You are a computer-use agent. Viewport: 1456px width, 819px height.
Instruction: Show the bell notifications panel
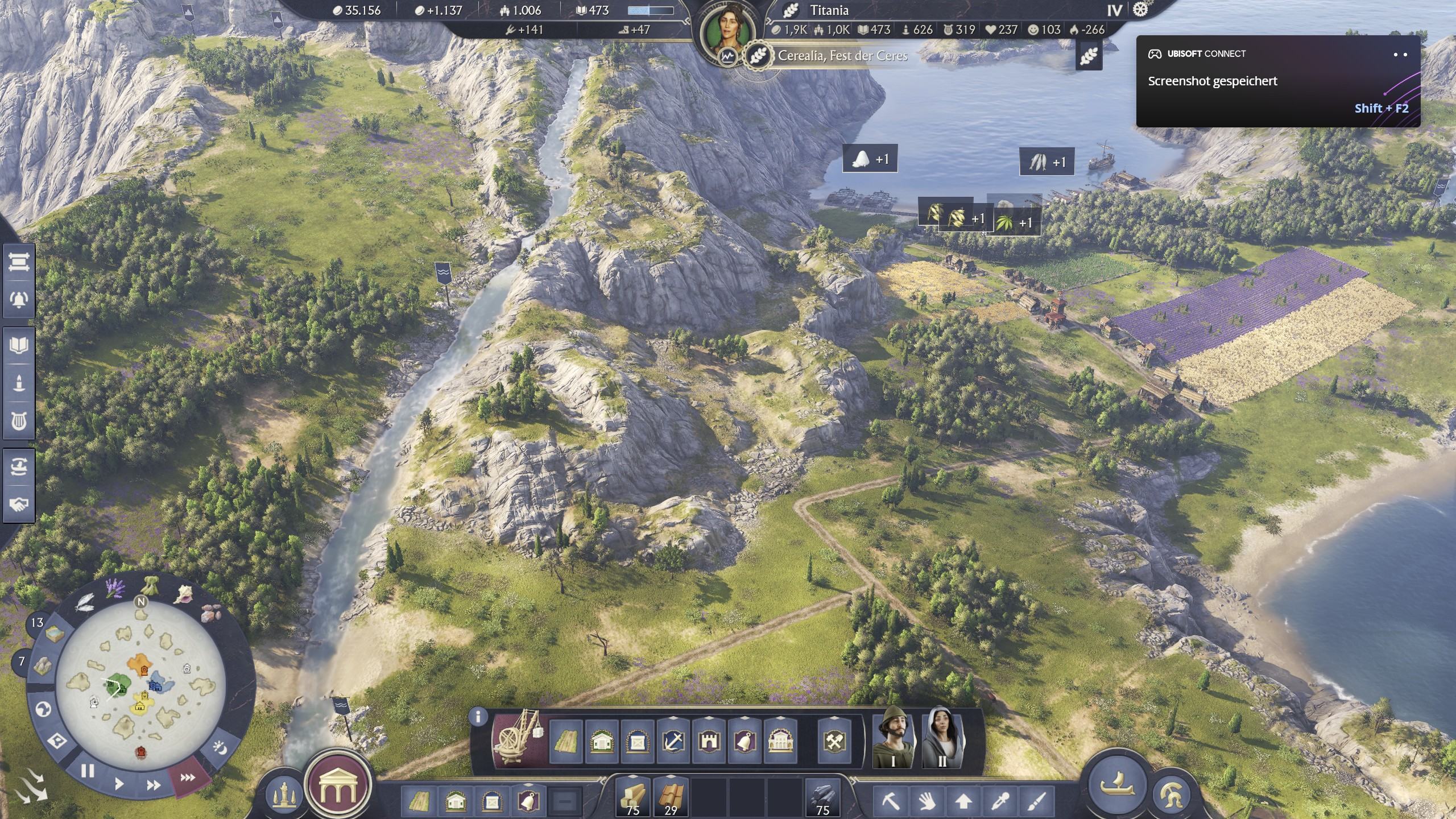[x=19, y=298]
